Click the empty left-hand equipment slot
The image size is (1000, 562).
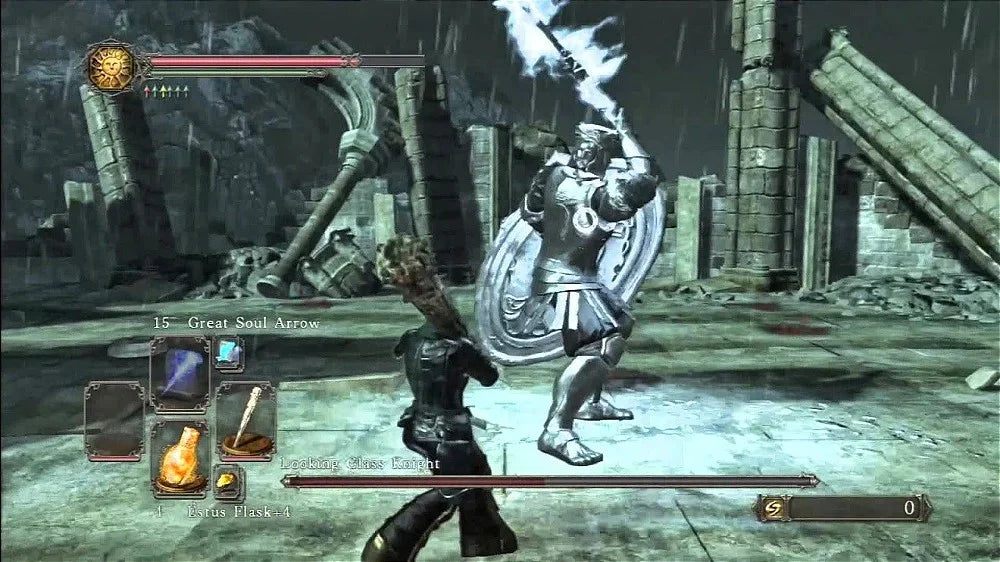click(114, 420)
